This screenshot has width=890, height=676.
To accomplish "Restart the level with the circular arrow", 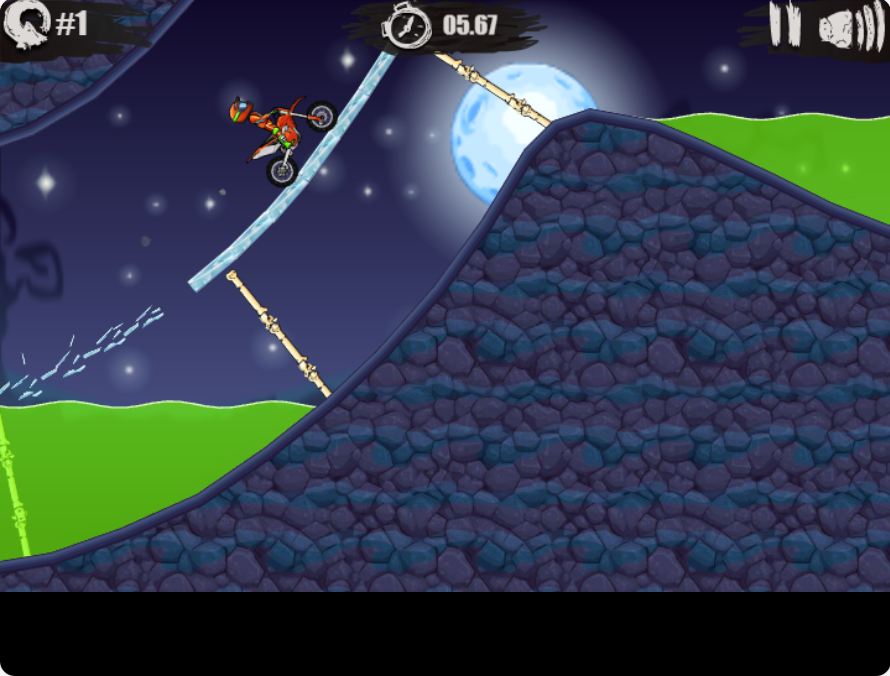I will pyautogui.click(x=25, y=24).
